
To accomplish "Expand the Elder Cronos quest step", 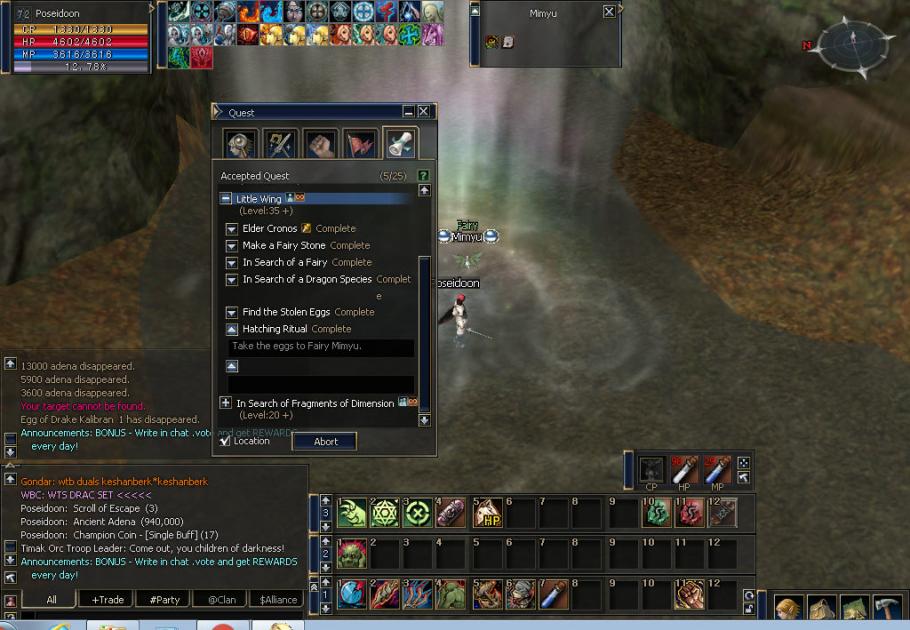I will 232,229.
